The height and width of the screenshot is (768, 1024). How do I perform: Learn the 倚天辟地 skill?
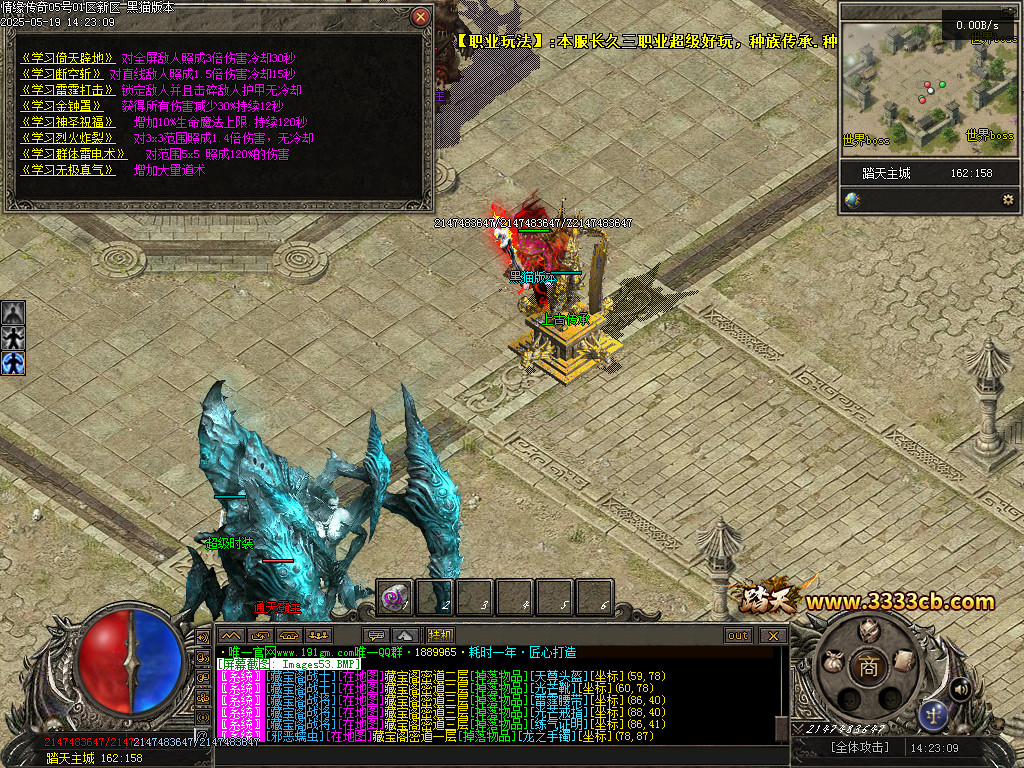click(68, 58)
